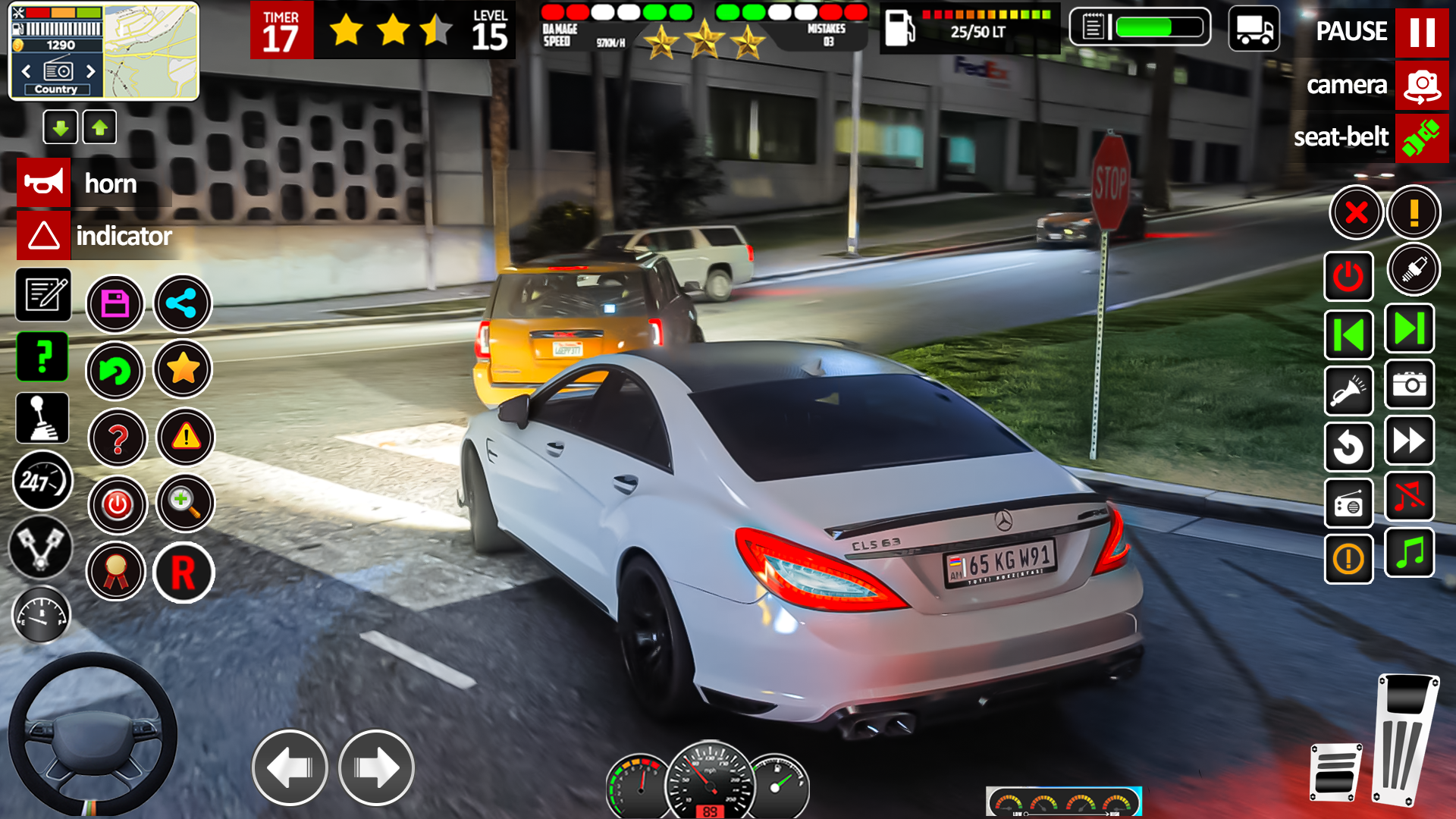The image size is (1456, 819).
Task: Expand minimap with down arrow
Action: click(61, 127)
